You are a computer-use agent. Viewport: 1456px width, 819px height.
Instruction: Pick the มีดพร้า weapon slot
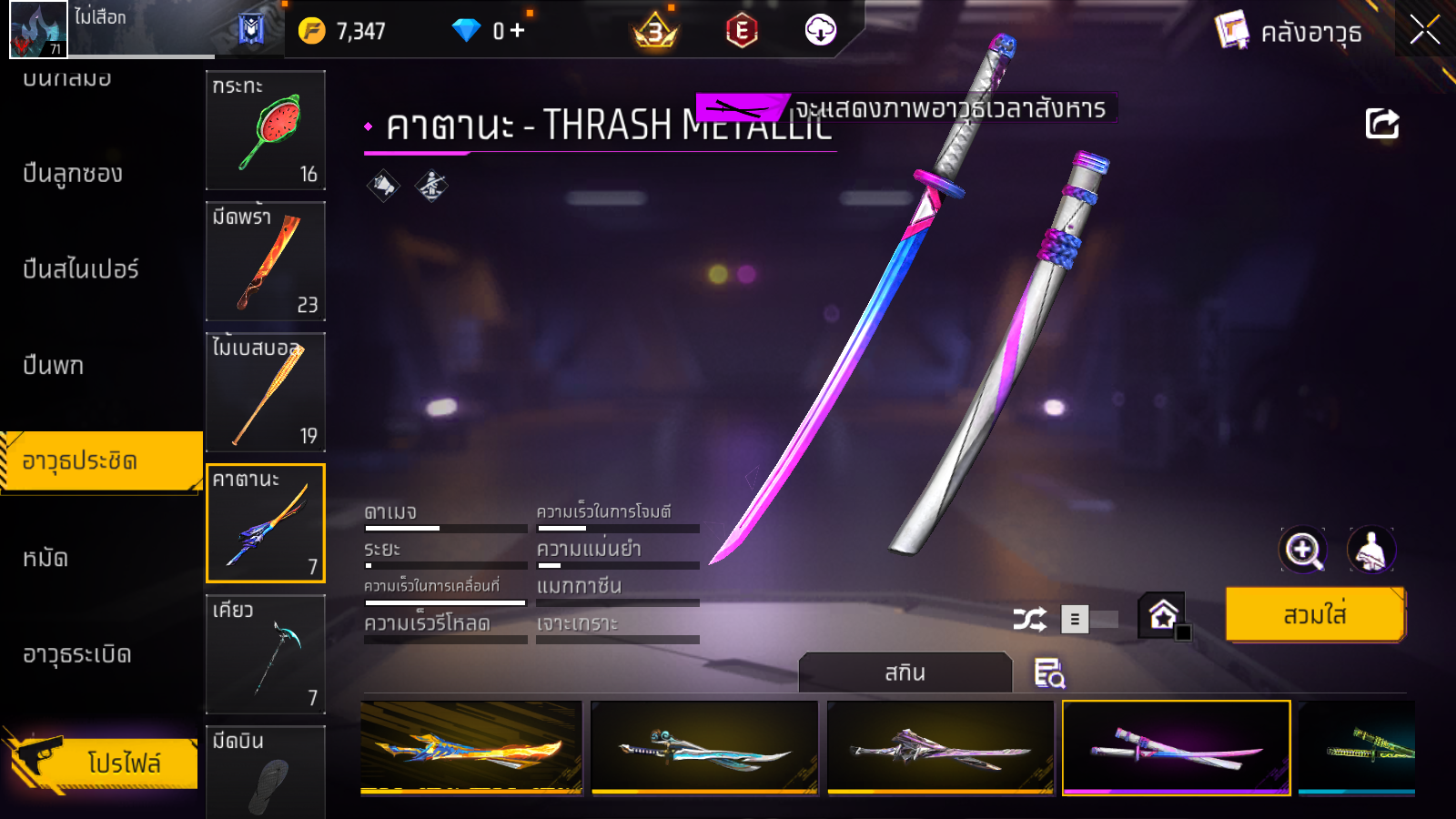click(x=266, y=261)
